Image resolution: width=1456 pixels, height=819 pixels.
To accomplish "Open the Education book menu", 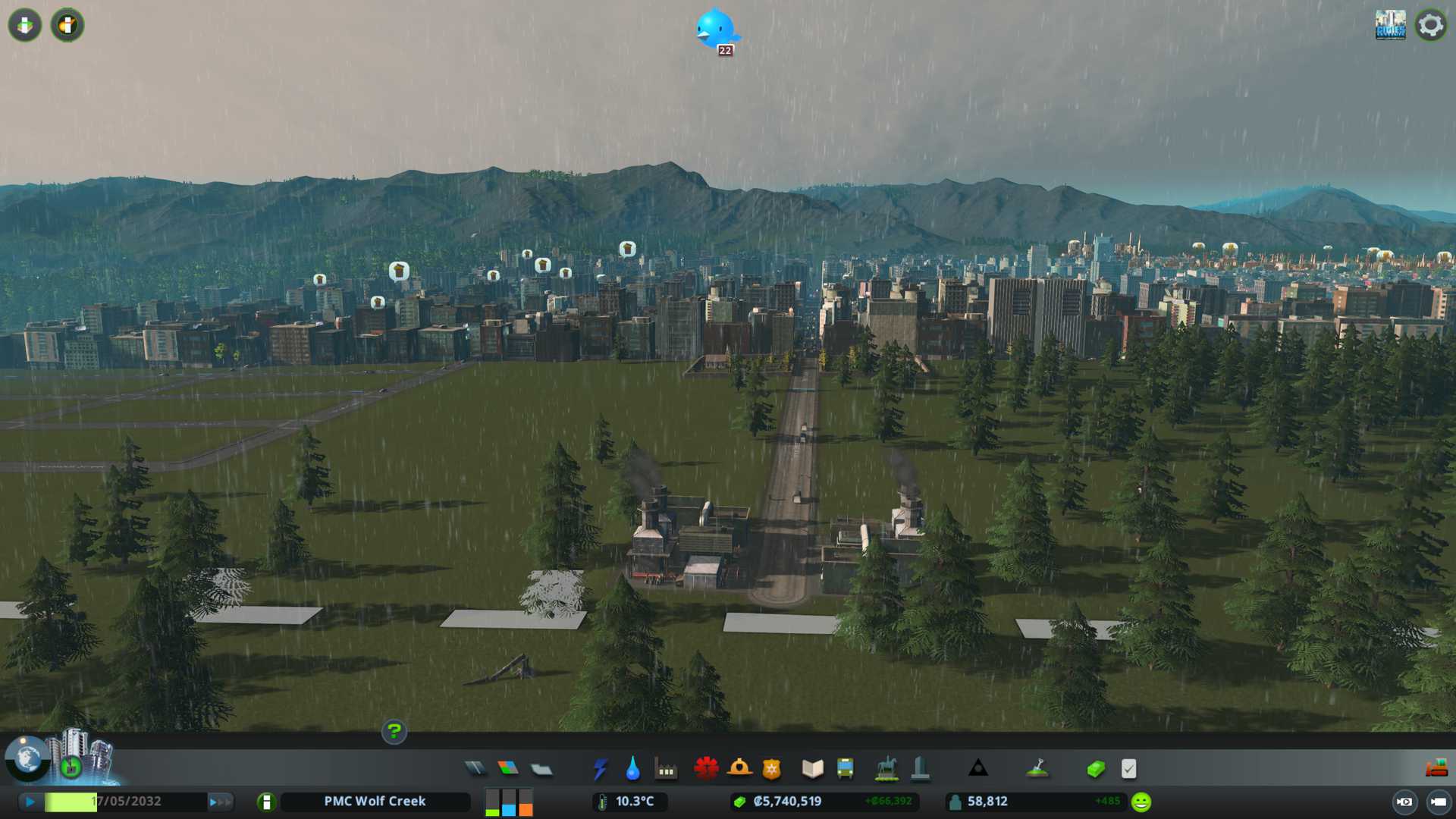I will (812, 769).
